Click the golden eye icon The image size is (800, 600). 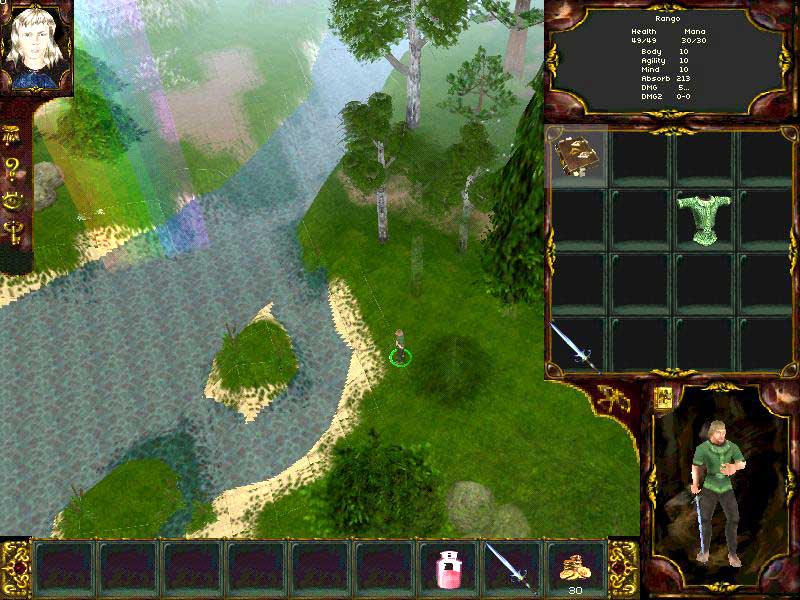point(14,200)
